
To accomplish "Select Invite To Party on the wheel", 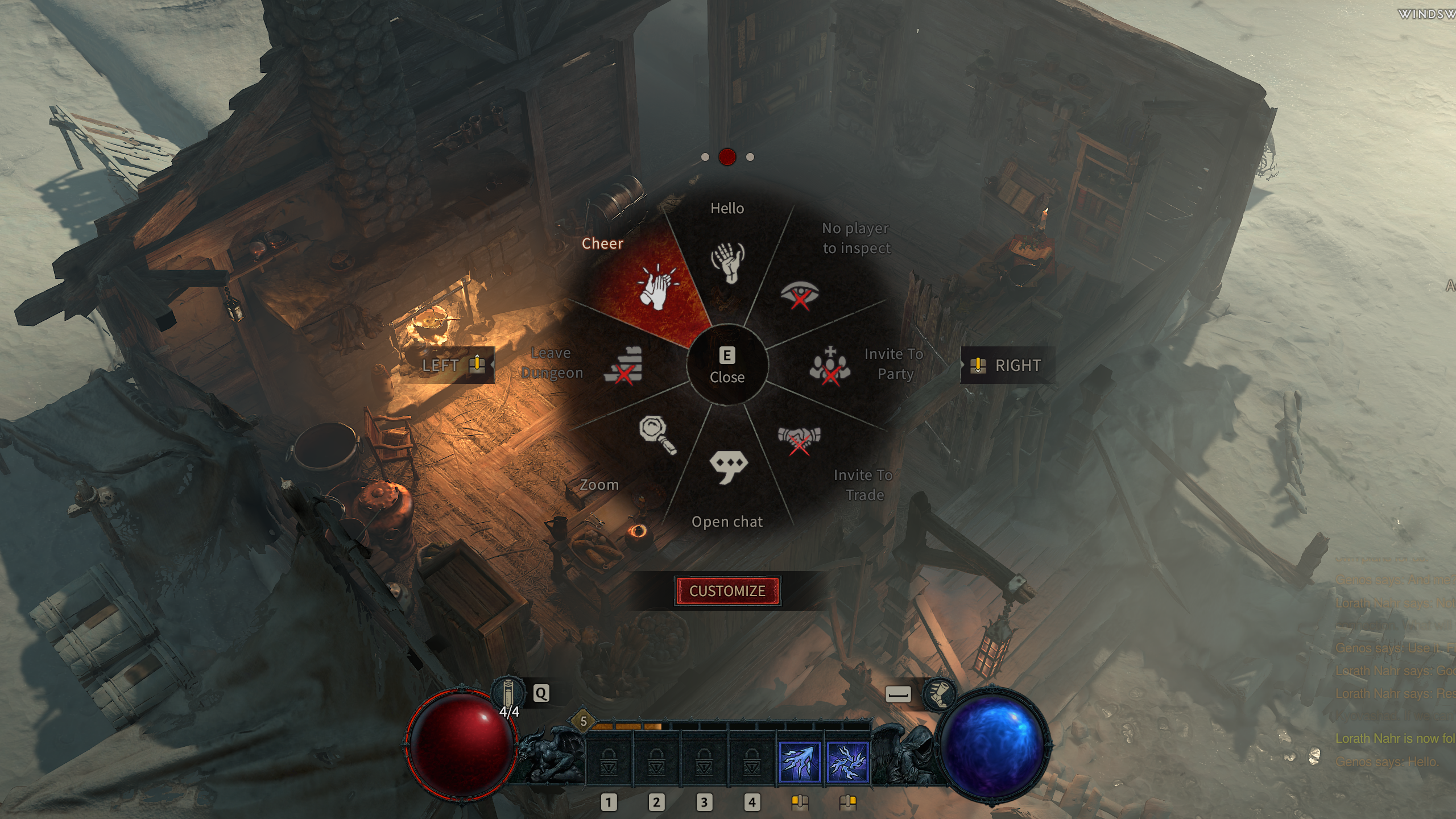I will click(830, 366).
